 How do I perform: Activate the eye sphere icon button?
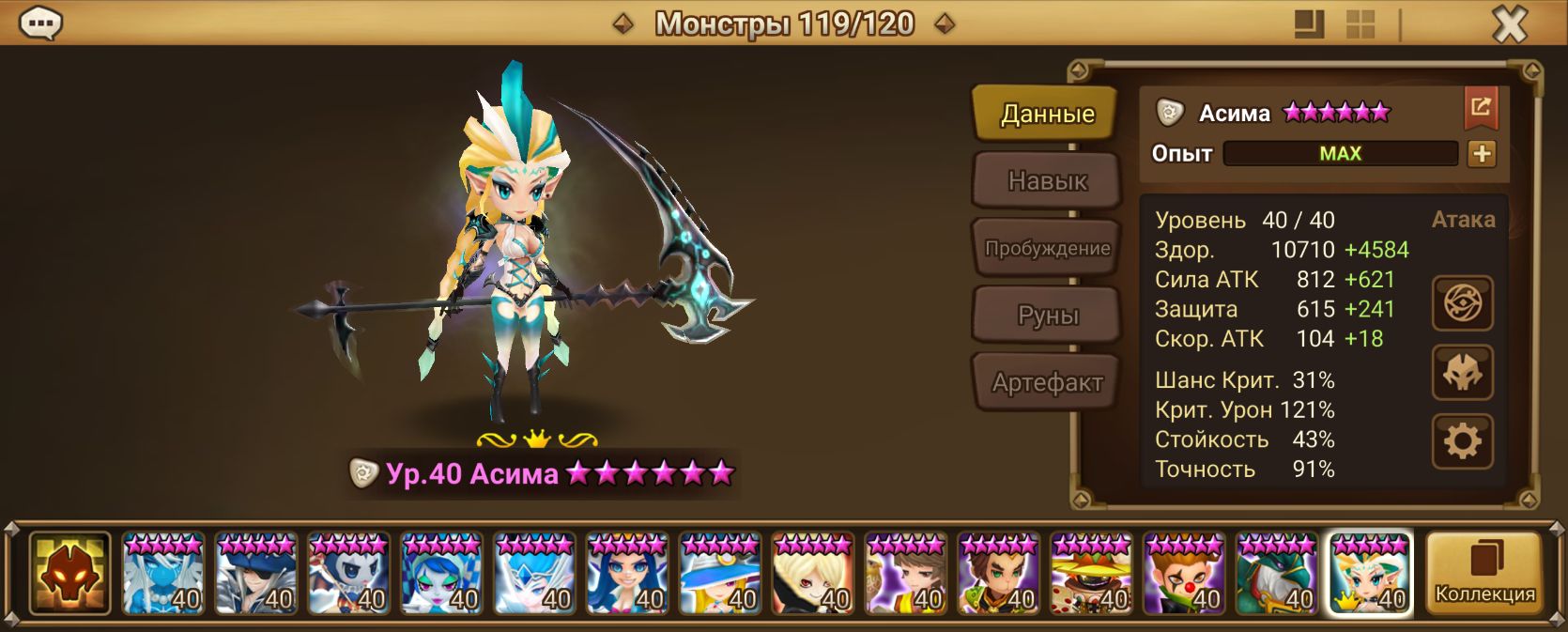(1462, 303)
